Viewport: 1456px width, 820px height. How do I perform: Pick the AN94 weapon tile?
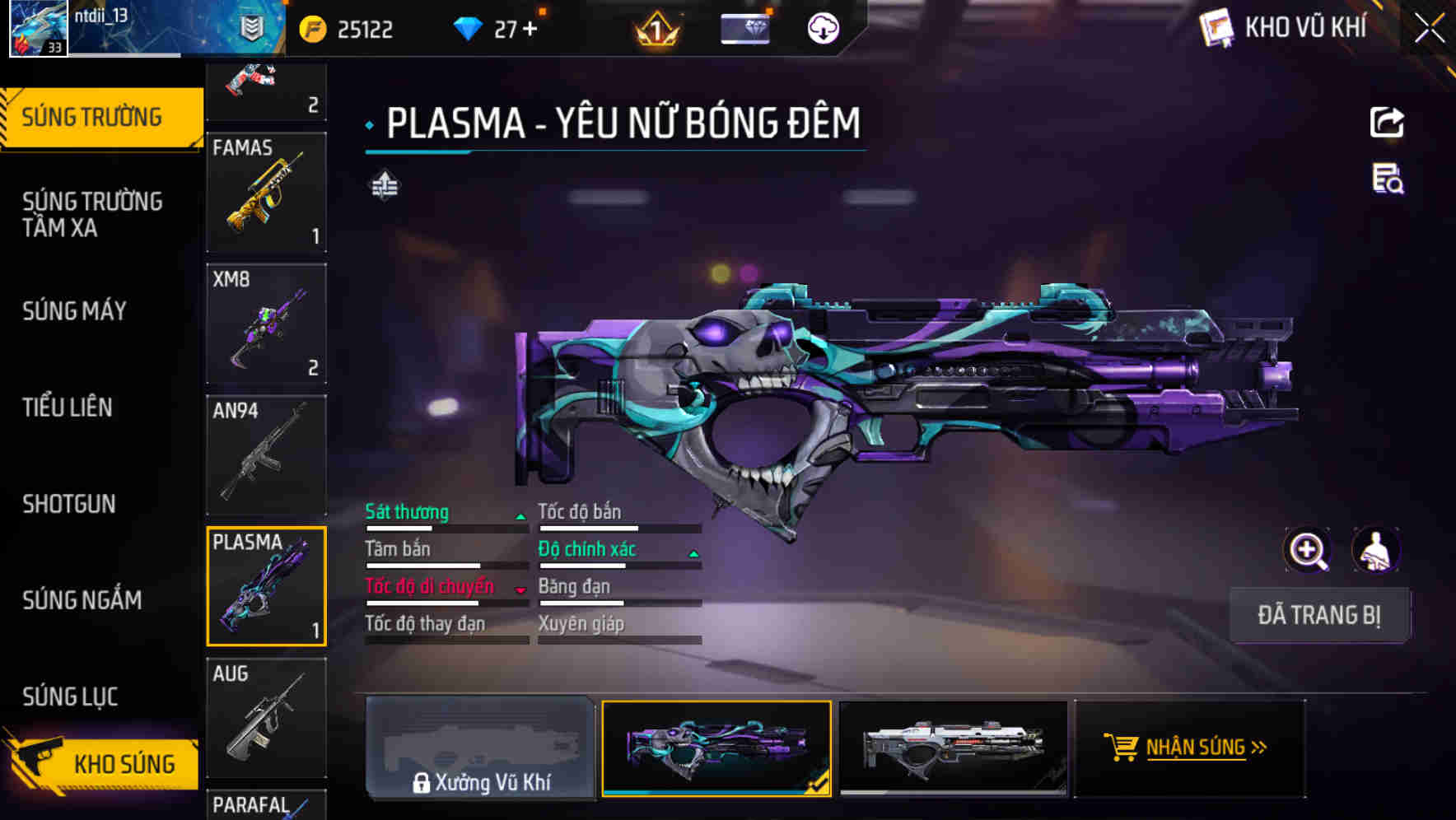point(266,454)
